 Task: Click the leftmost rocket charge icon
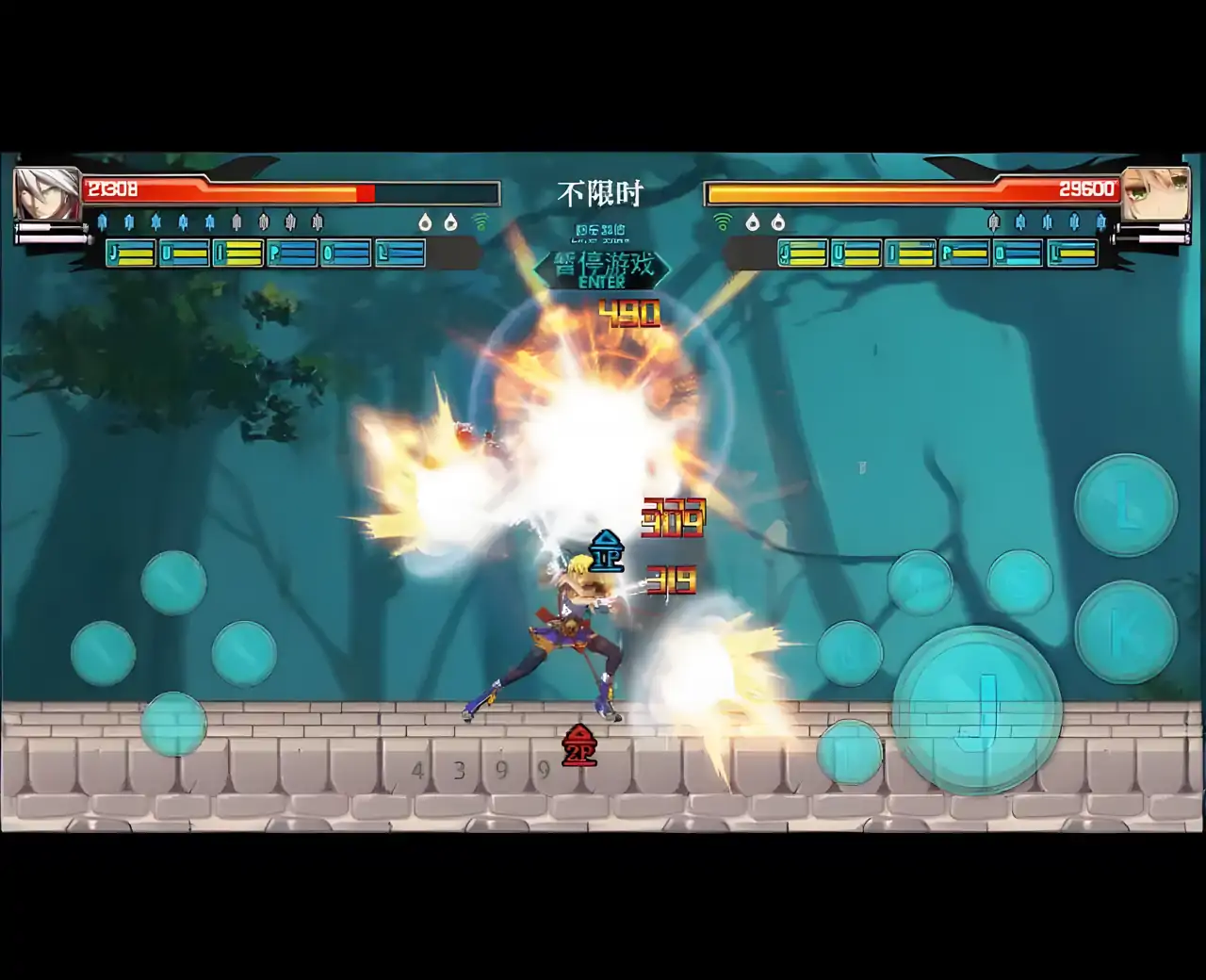click(x=102, y=222)
